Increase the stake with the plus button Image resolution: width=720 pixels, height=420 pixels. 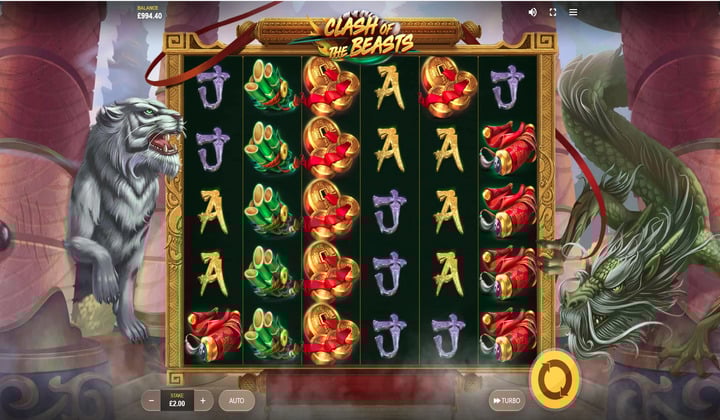tap(203, 400)
